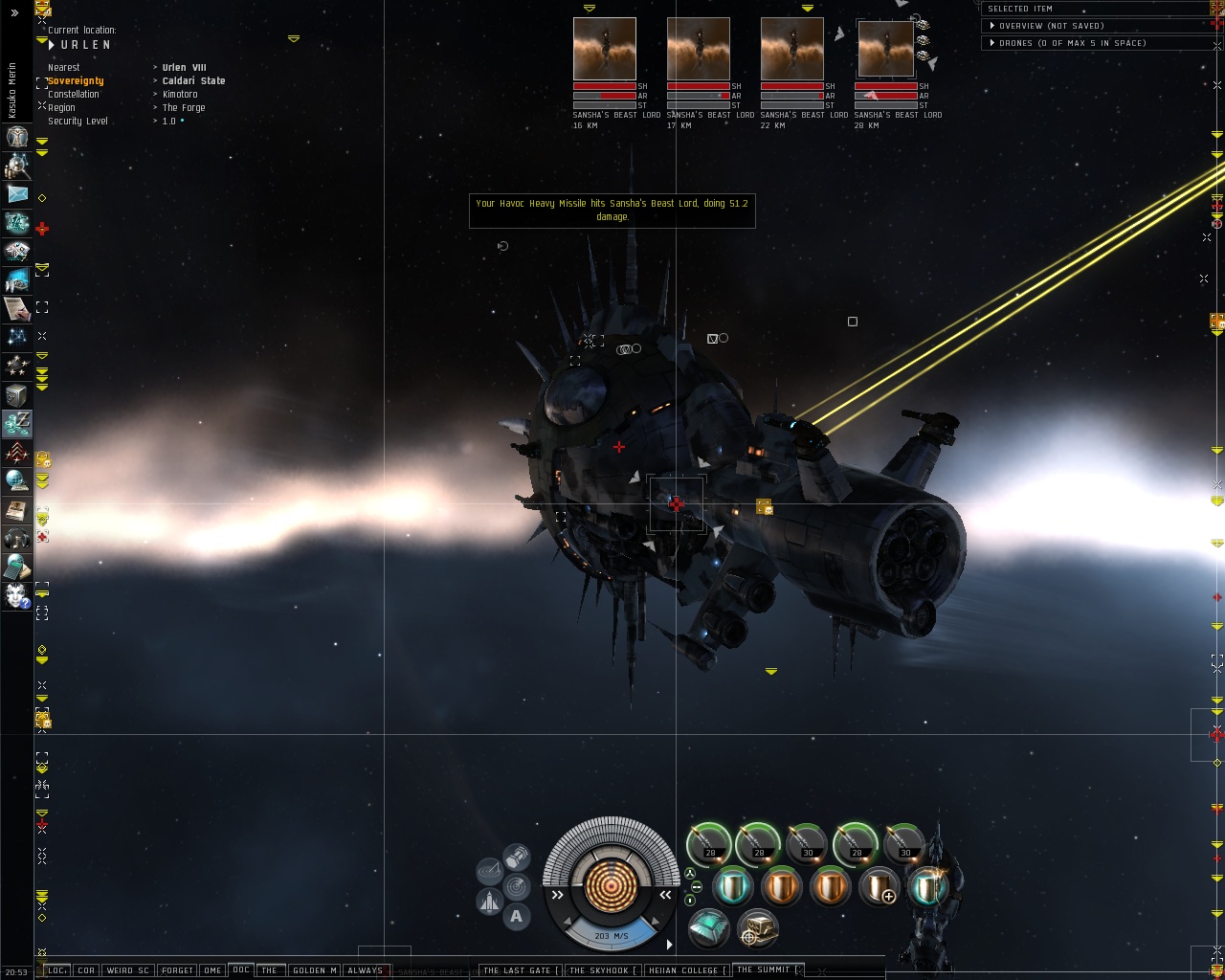Open the cargo container cube icon

coord(17,394)
